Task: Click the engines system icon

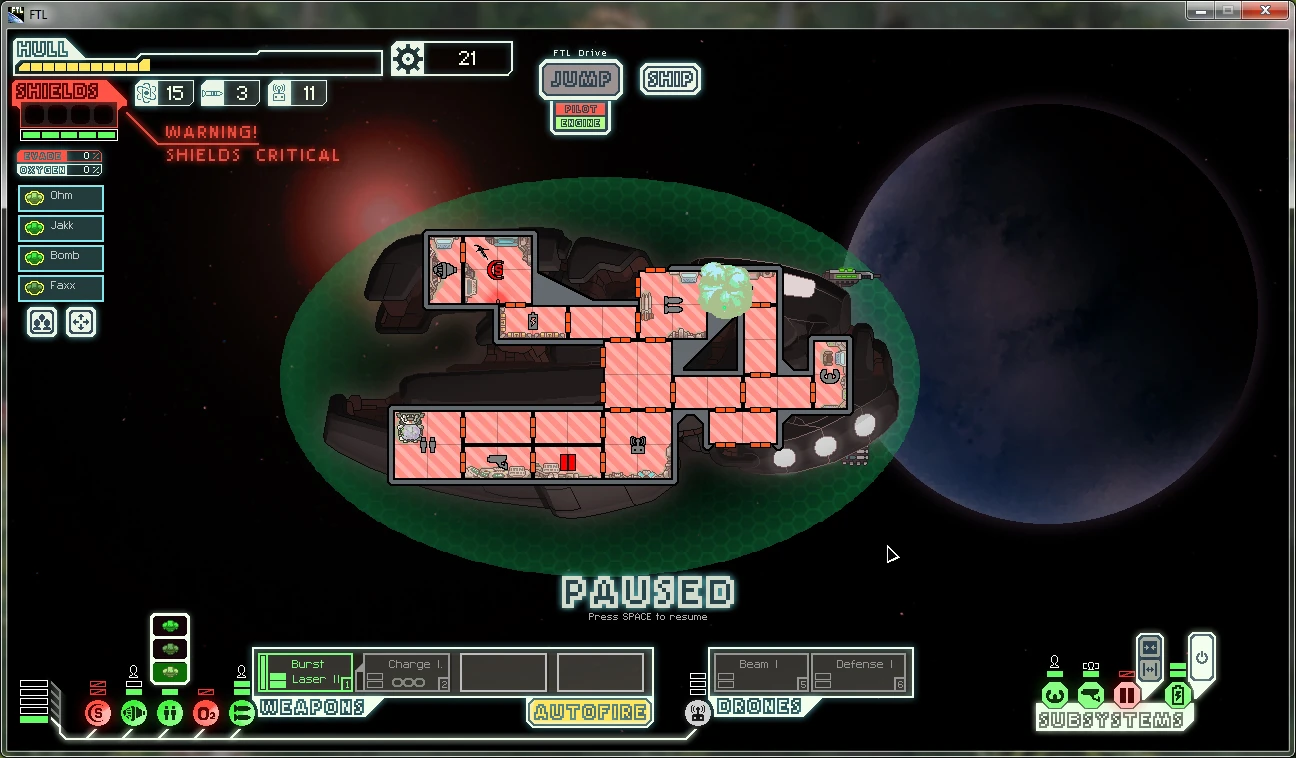Action: [x=133, y=713]
